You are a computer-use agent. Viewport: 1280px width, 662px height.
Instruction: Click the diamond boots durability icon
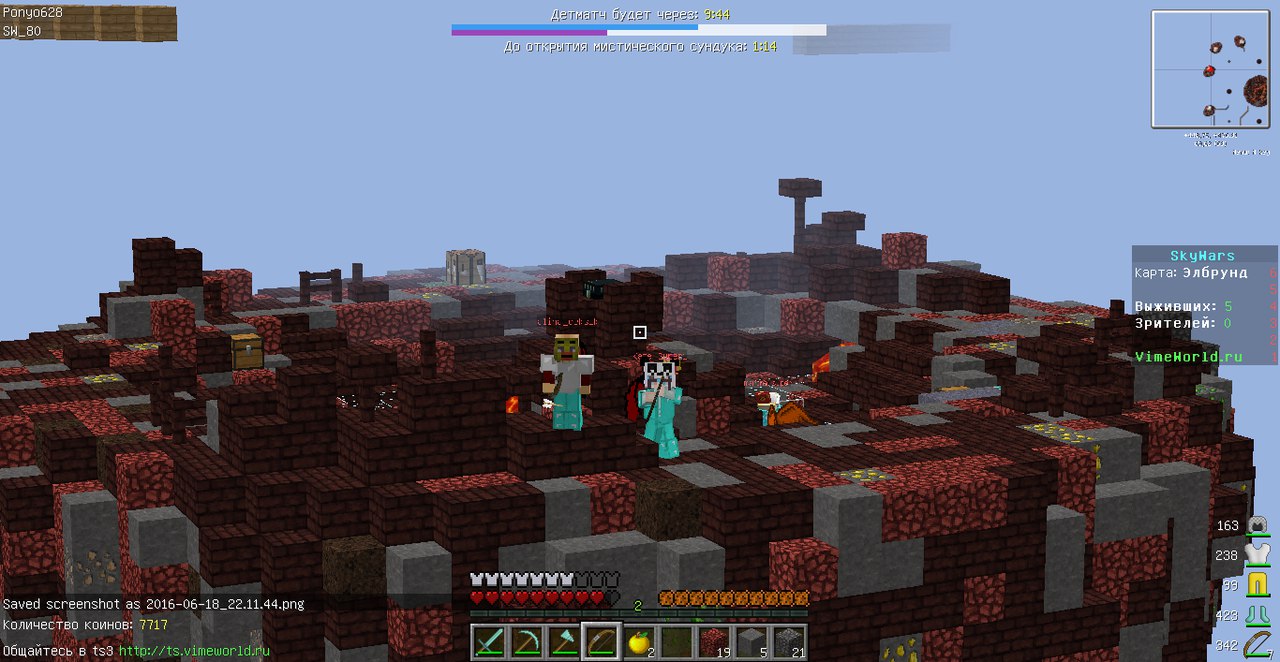(x=1258, y=615)
